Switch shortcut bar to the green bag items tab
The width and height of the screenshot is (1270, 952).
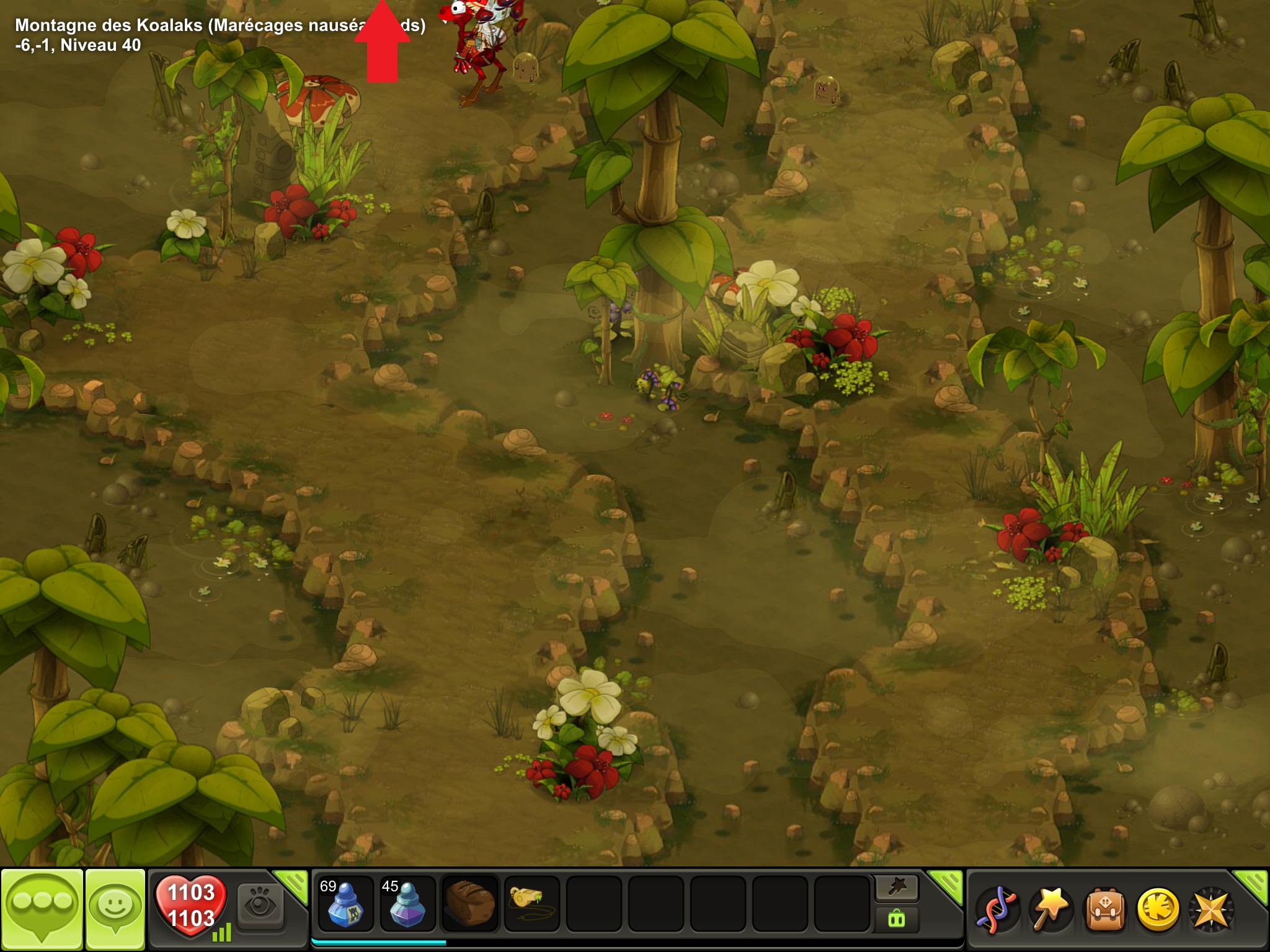click(897, 919)
